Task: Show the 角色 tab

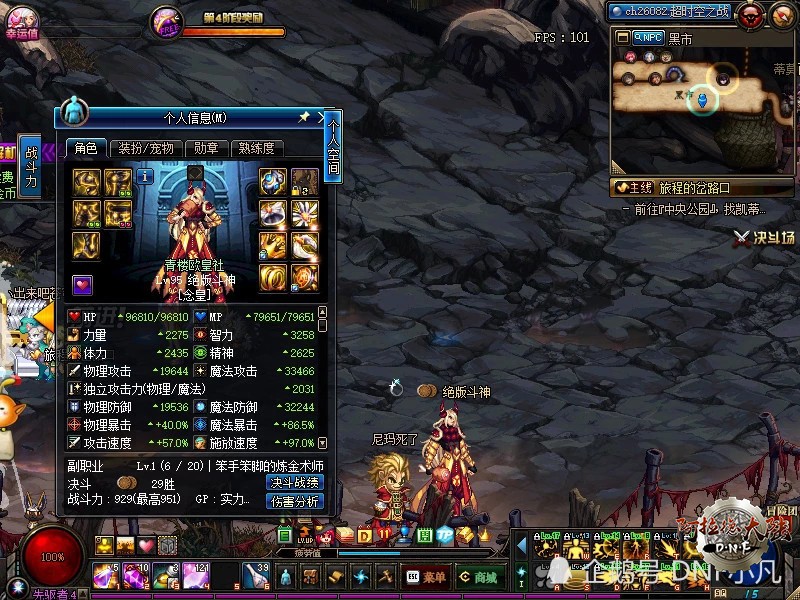Action: click(85, 148)
